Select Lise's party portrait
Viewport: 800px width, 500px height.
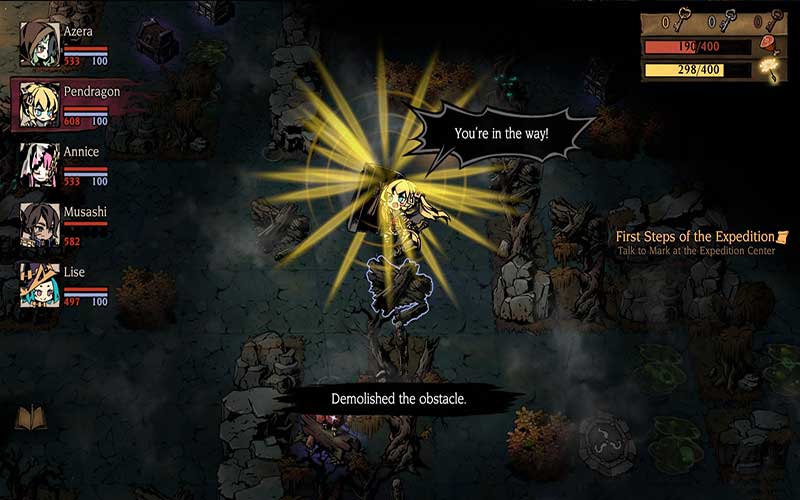[x=39, y=284]
